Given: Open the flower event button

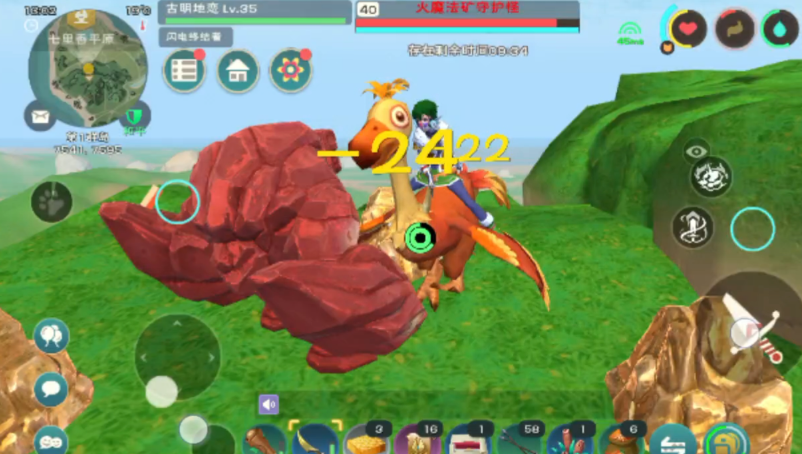Looking at the screenshot, I should click(x=291, y=71).
